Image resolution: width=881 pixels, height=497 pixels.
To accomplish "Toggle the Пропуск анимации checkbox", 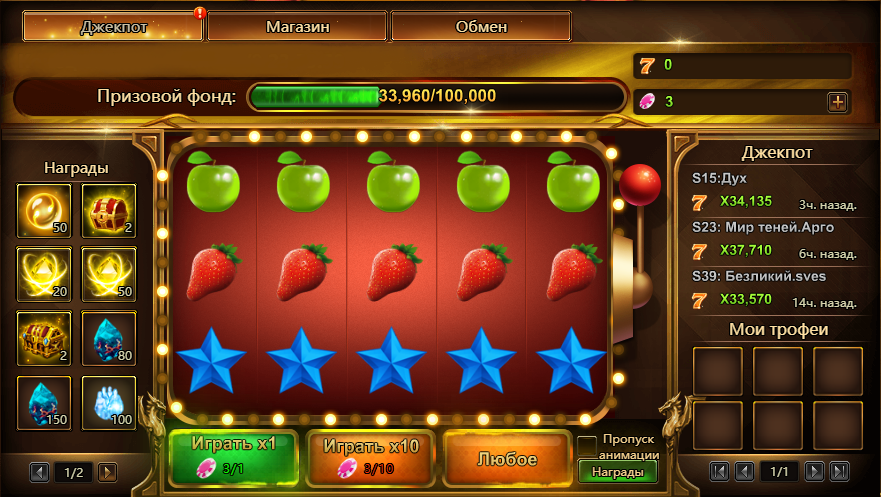I will [x=587, y=443].
